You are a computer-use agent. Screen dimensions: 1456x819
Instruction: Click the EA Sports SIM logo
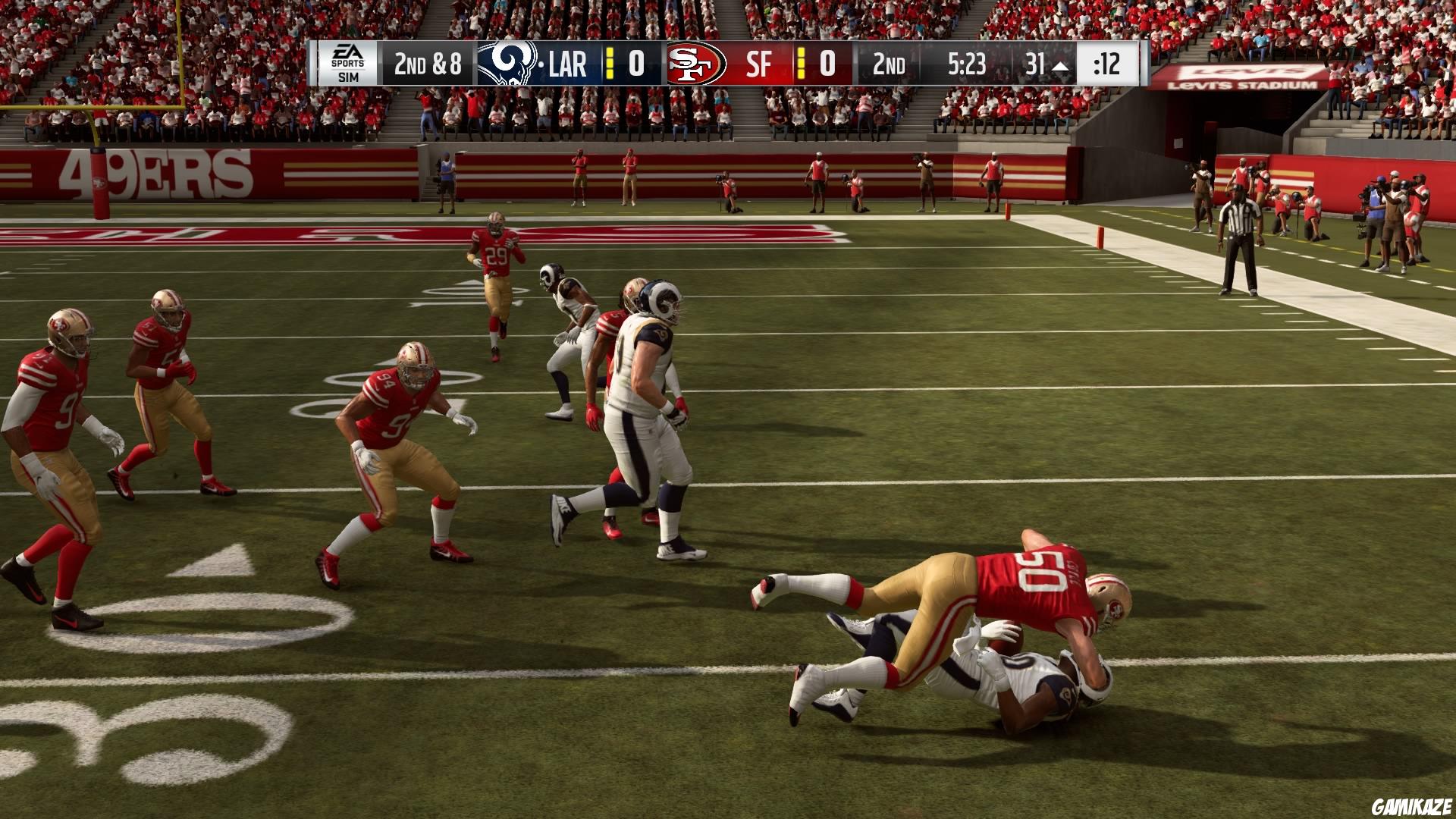point(349,61)
